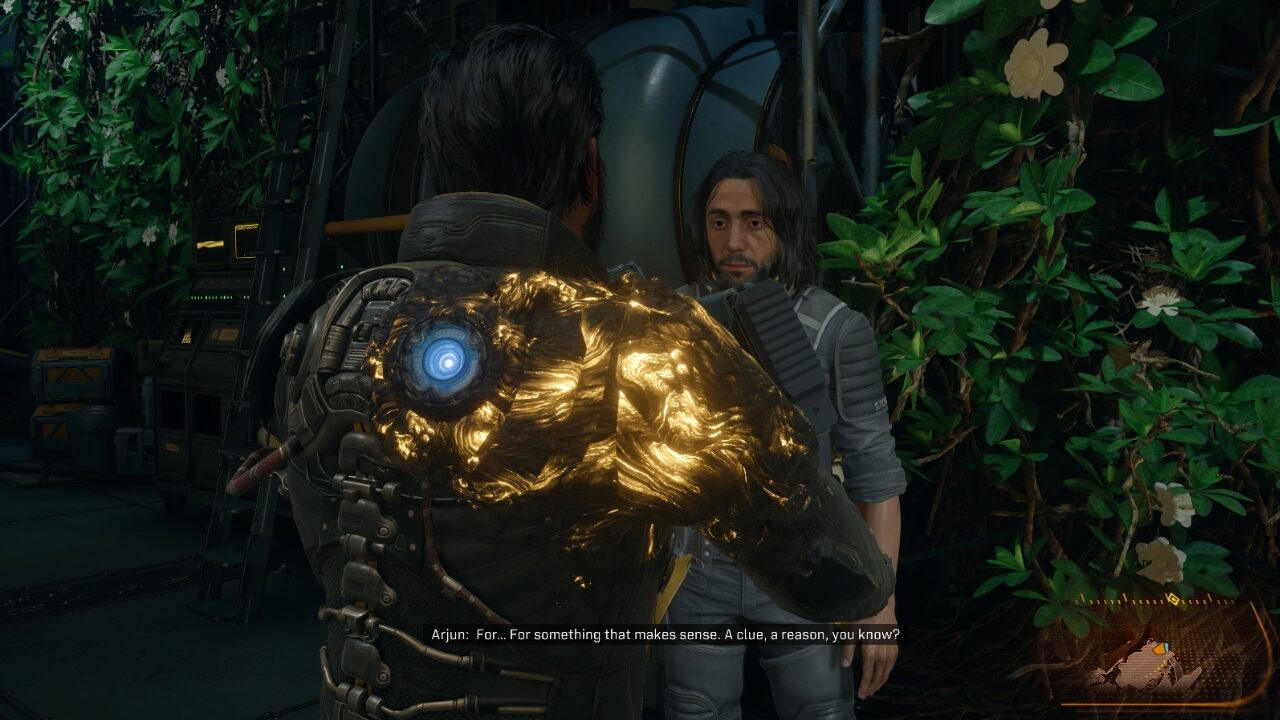1280x720 pixels.
Task: Click the blue objective flag beside the player marker
Action: (1166, 645)
